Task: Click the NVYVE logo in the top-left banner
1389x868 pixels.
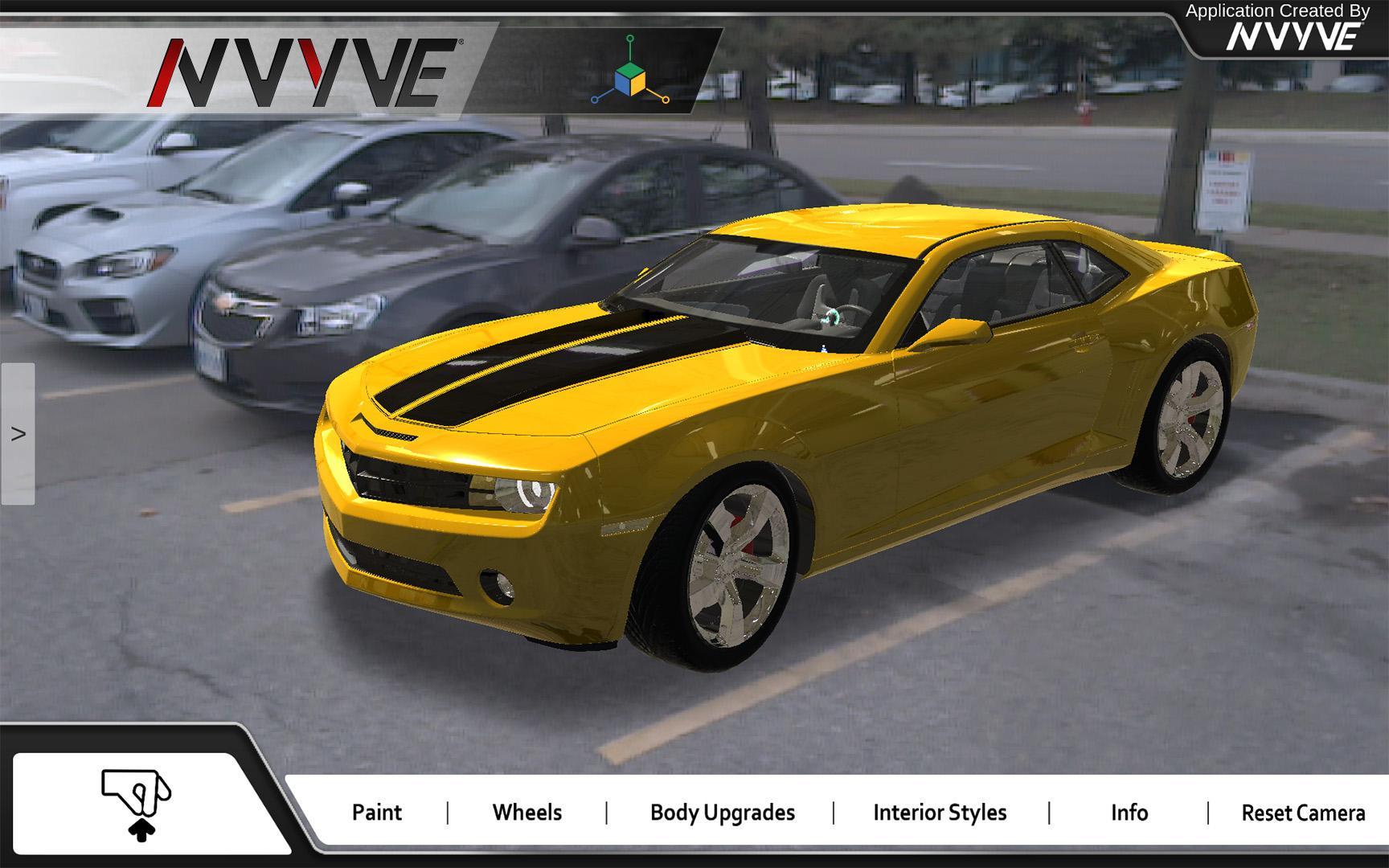Action: click(x=305, y=72)
